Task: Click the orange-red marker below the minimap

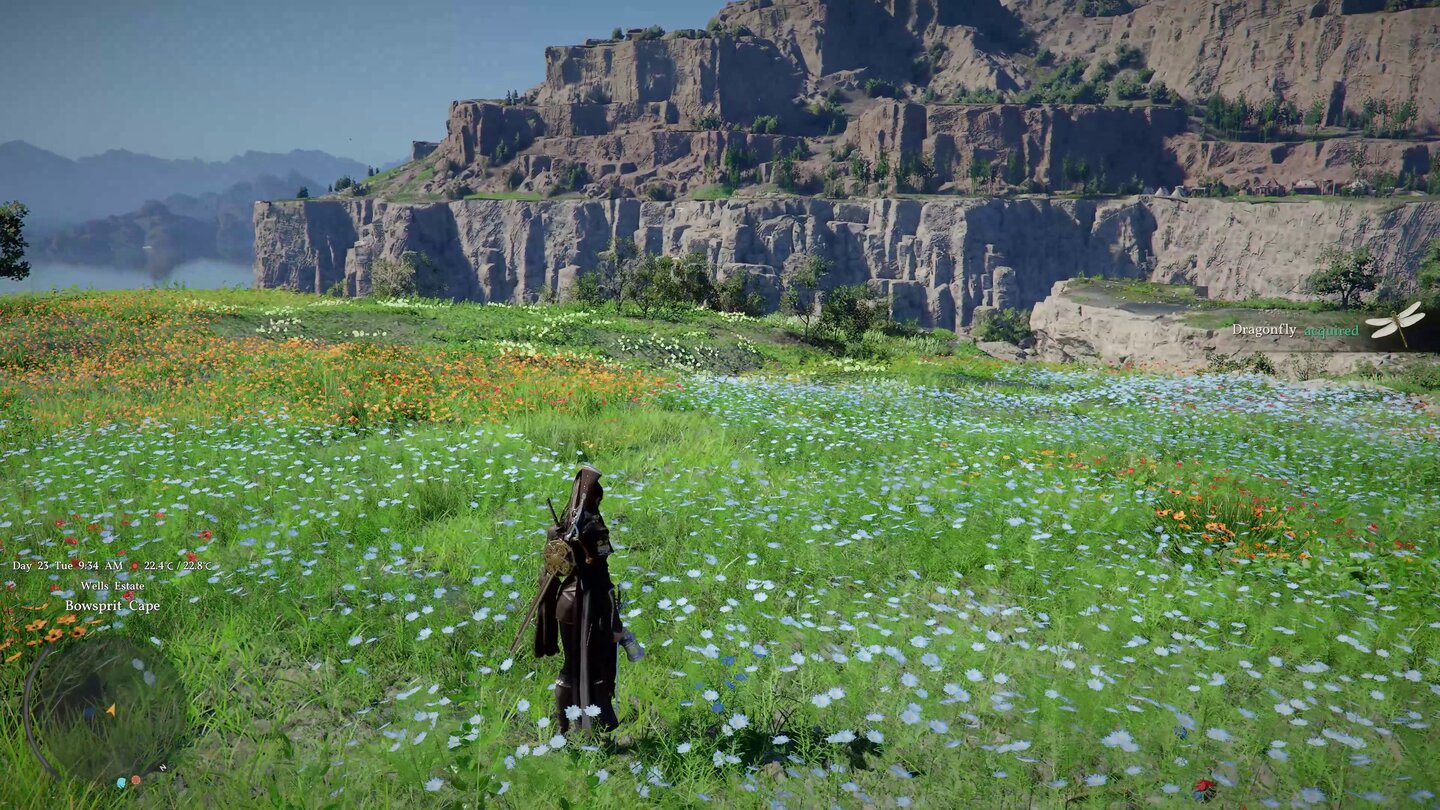Action: point(135,780)
